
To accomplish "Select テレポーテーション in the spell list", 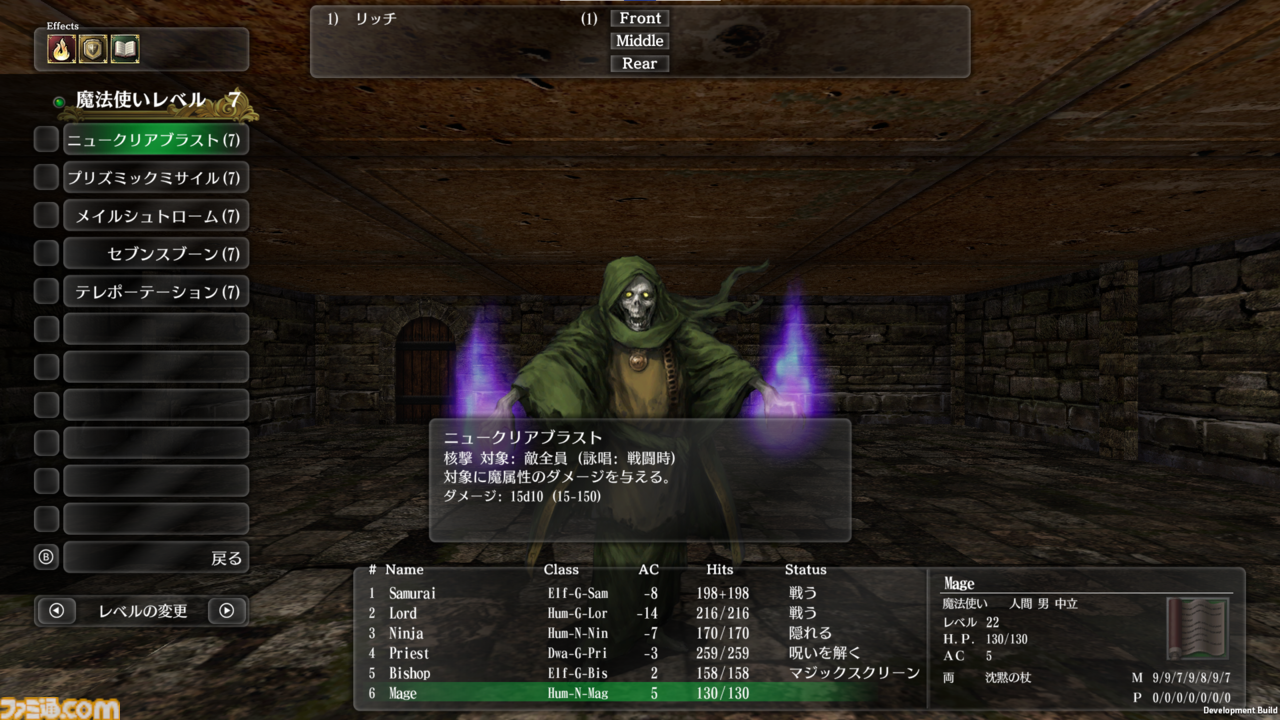I will pos(156,291).
